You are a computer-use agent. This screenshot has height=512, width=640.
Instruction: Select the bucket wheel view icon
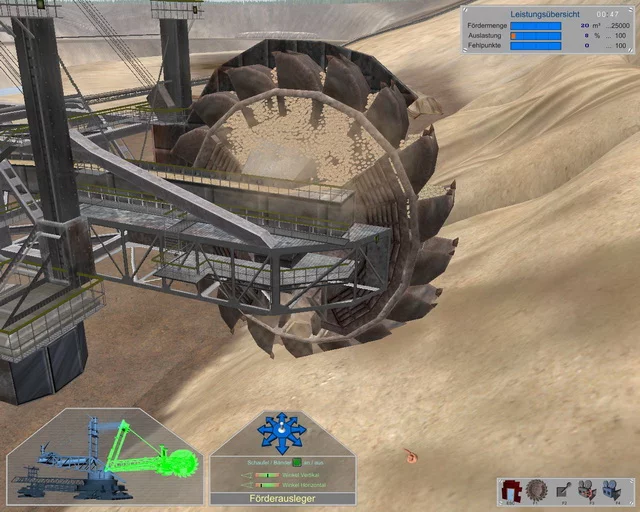(536, 490)
